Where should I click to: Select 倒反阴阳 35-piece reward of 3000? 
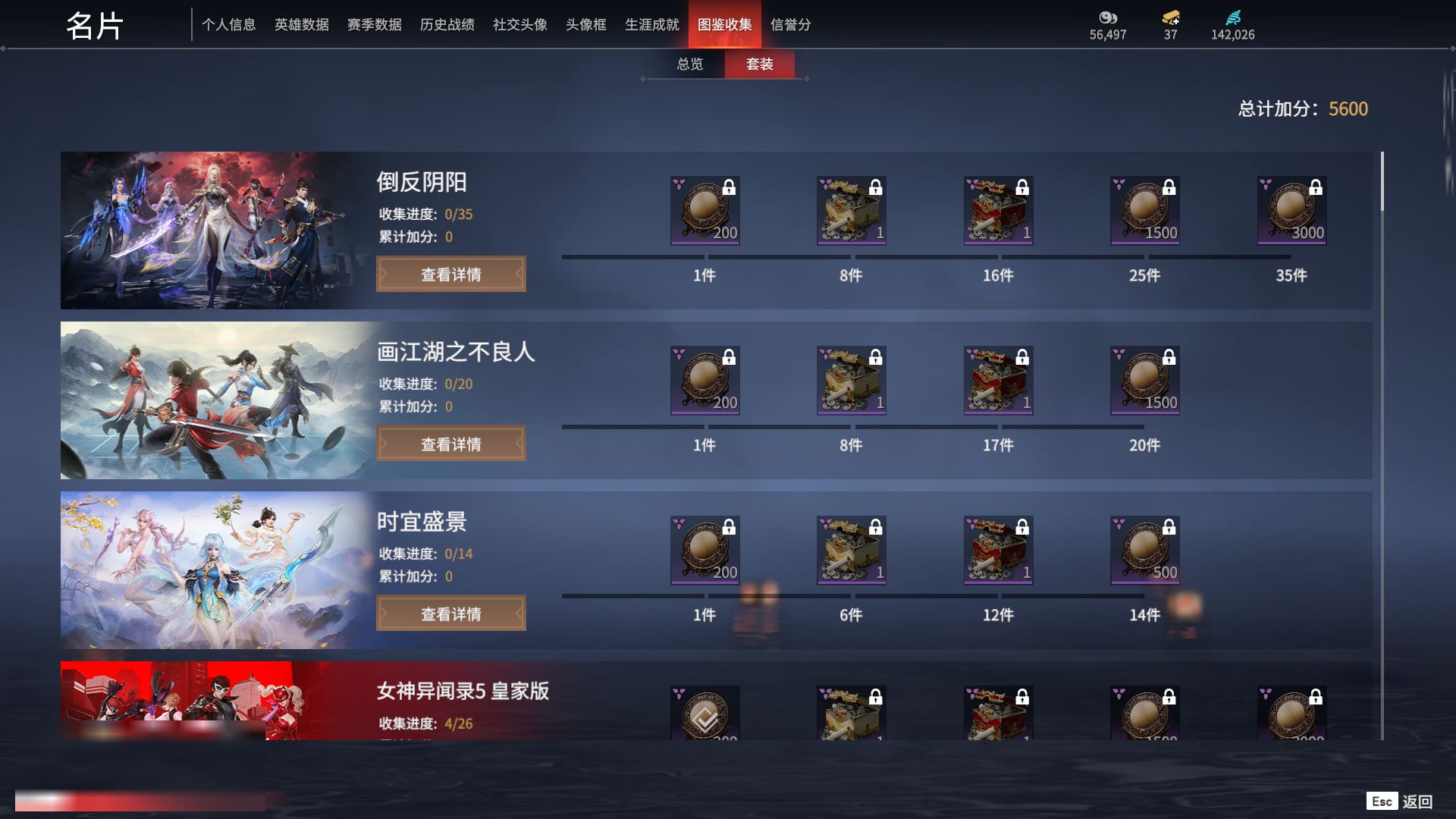click(x=1291, y=211)
